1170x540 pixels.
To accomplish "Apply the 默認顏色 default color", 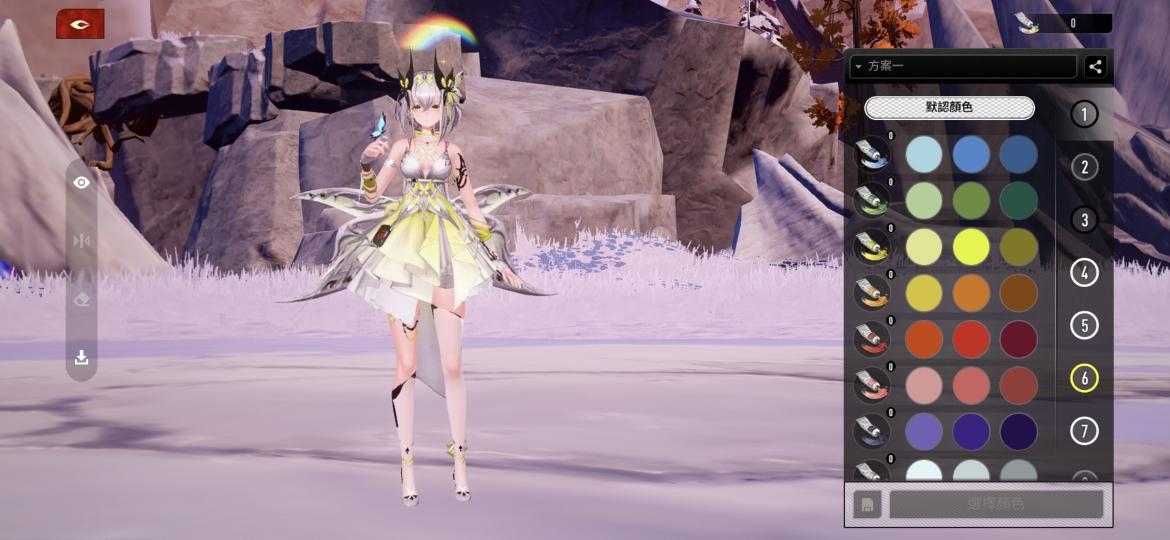I will [949, 107].
